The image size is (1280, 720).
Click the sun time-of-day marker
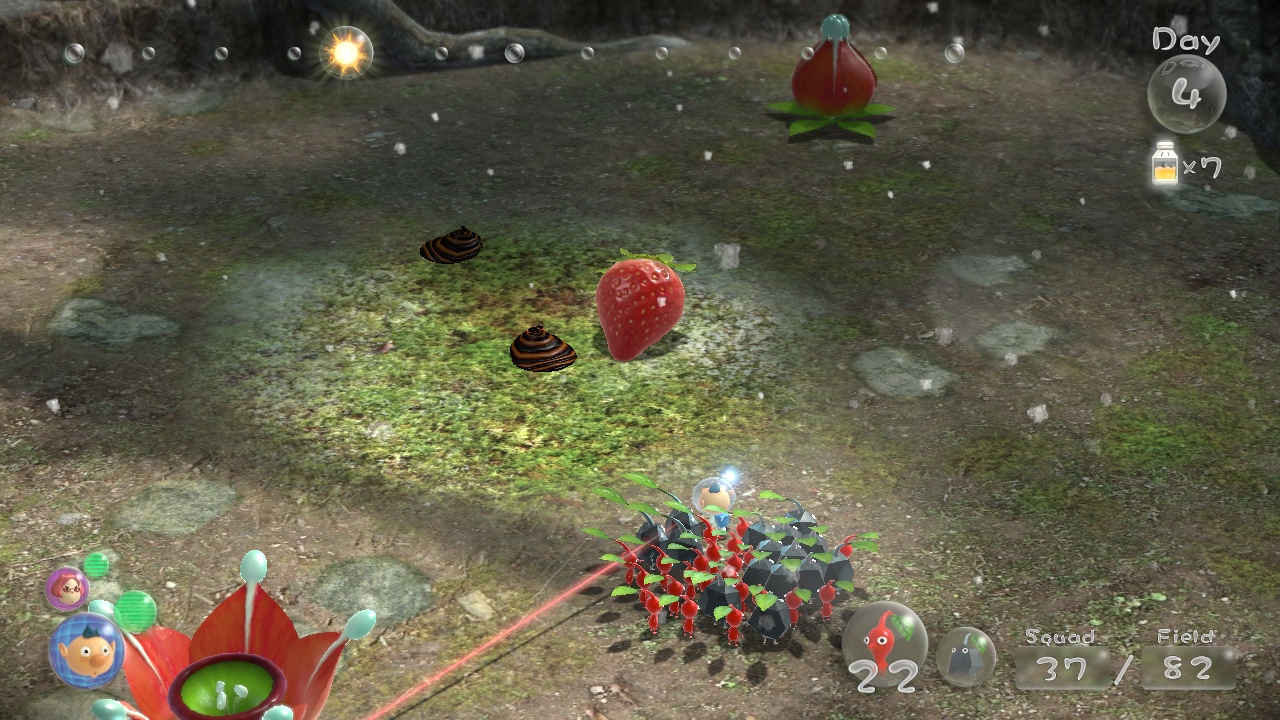346,53
